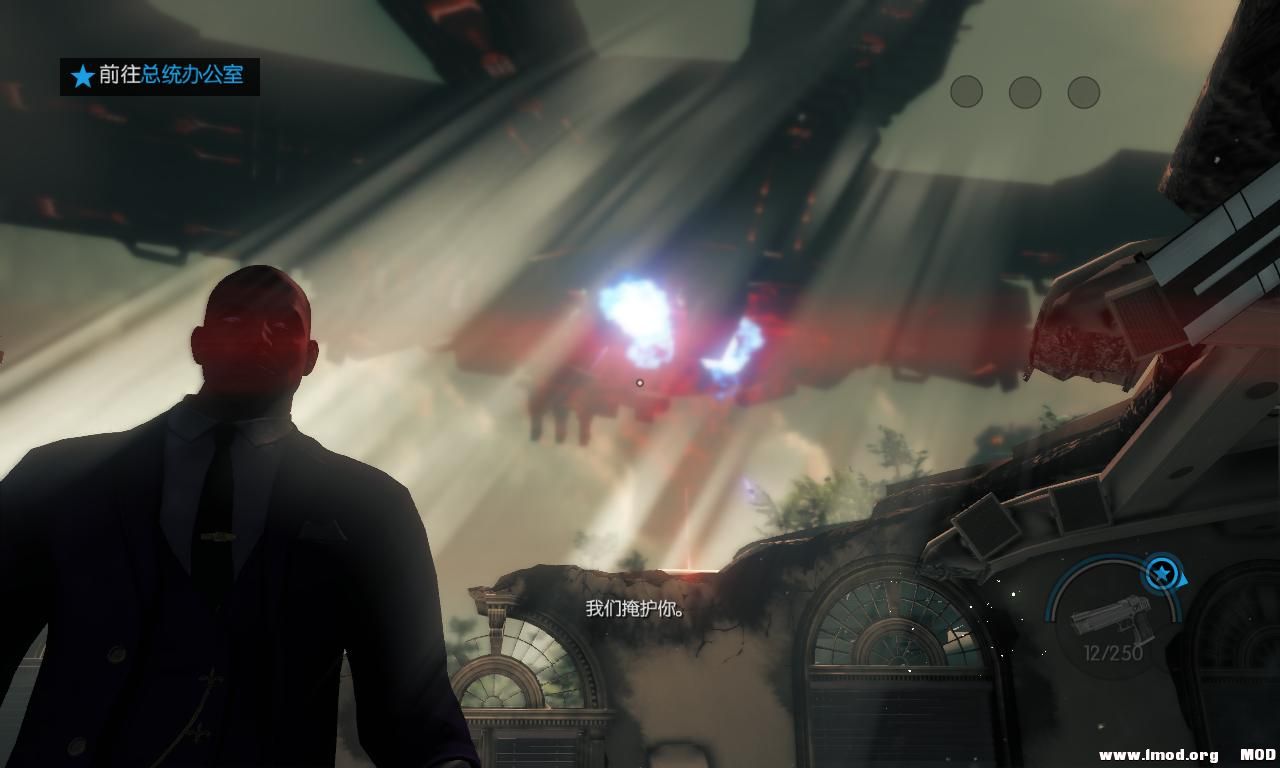
Task: Select the pistol weapon icon in the HUD
Action: point(1112,618)
